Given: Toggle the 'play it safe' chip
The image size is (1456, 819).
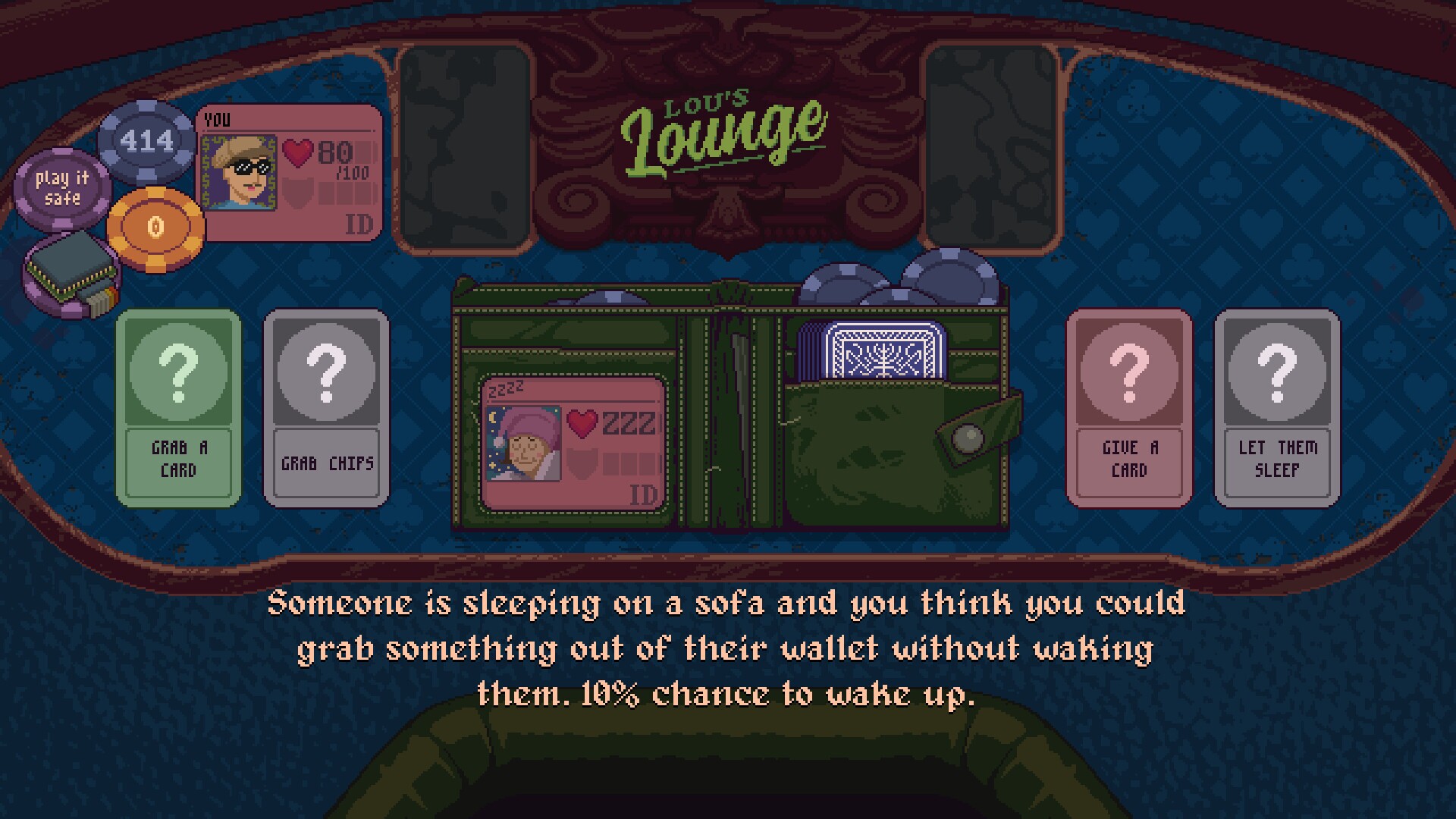Looking at the screenshot, I should coord(62,188).
